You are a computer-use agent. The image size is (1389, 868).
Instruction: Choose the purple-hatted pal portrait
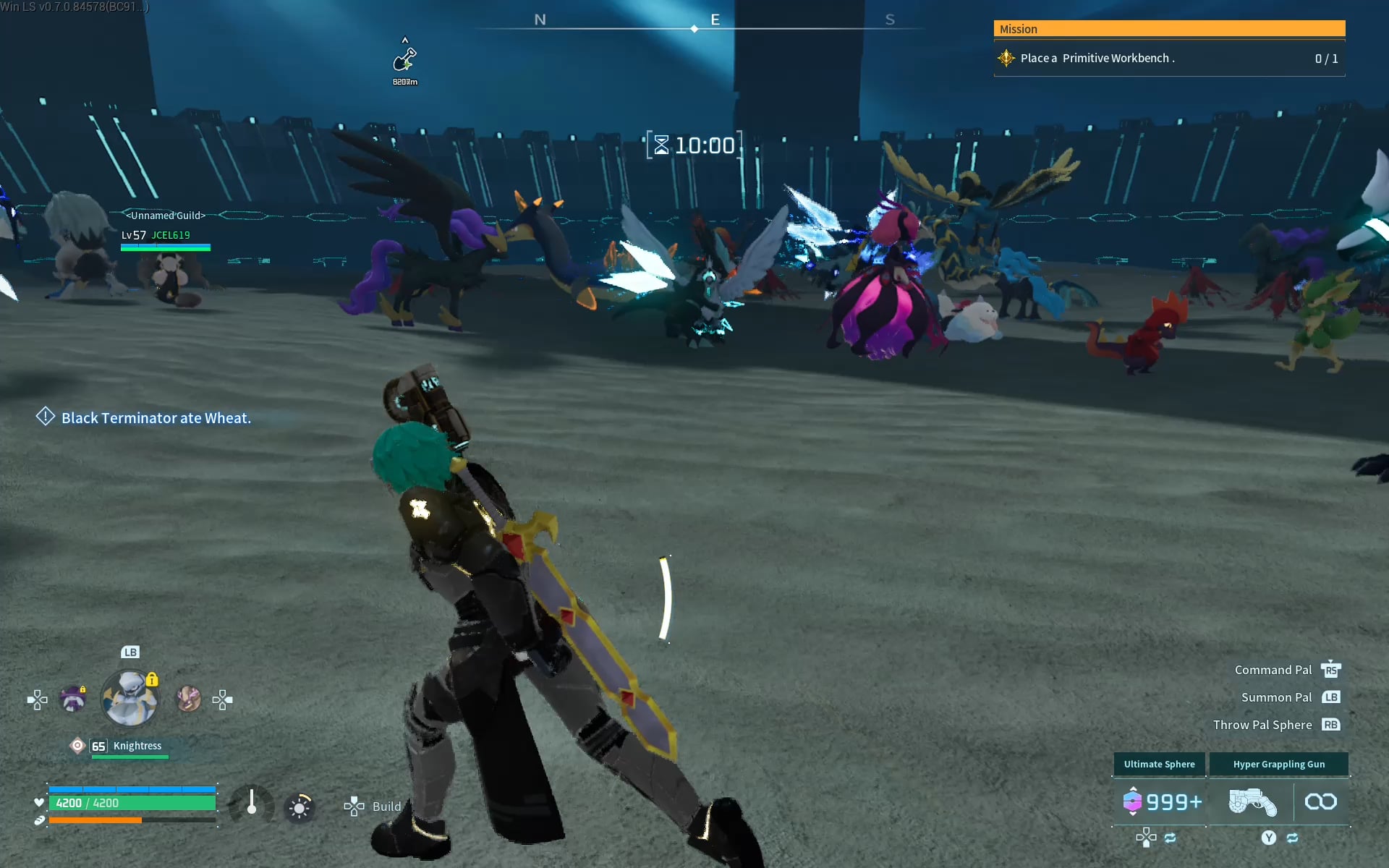[x=72, y=699]
